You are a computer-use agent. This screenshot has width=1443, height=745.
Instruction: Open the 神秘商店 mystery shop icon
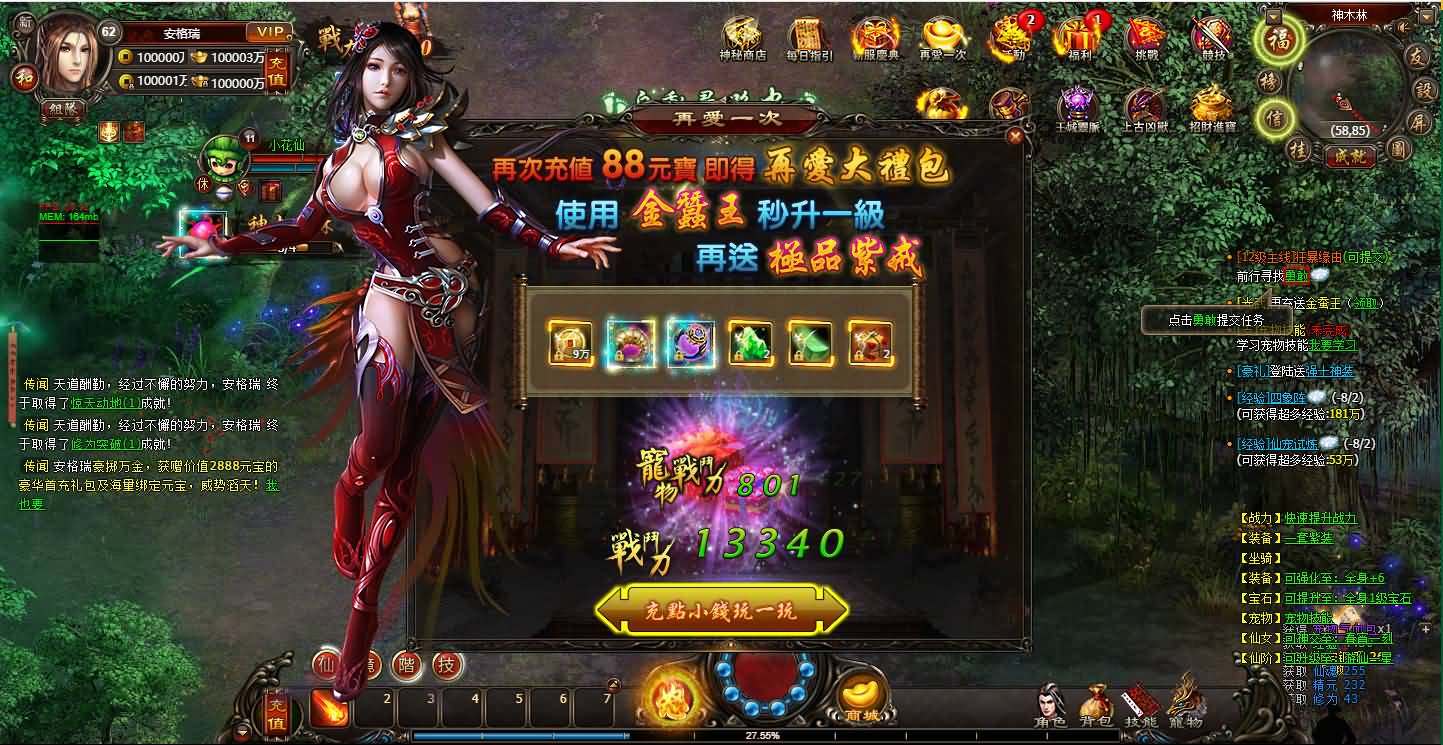(x=743, y=34)
